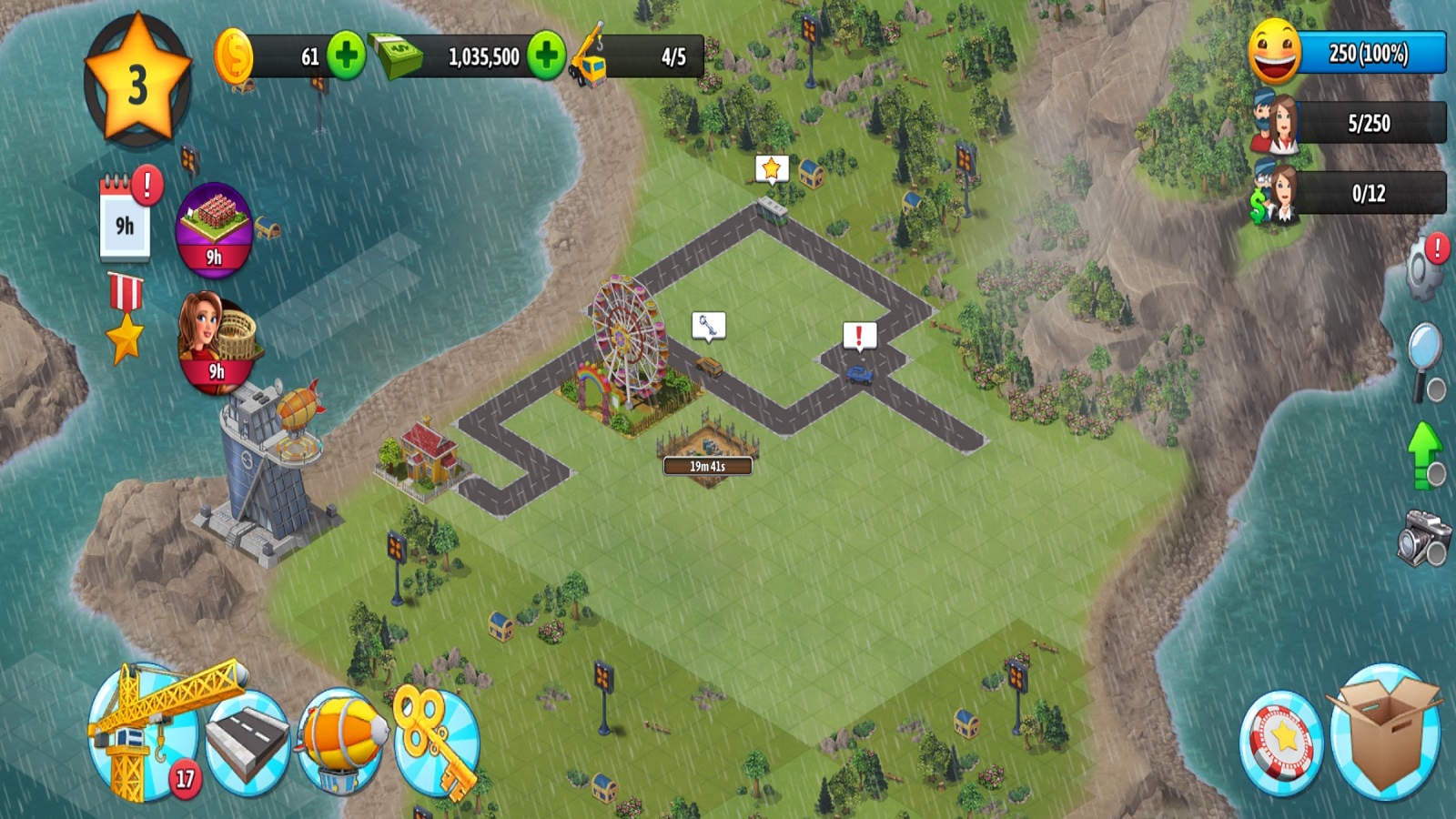Image resolution: width=1456 pixels, height=819 pixels.
Task: Add more gold coins
Action: [x=346, y=56]
